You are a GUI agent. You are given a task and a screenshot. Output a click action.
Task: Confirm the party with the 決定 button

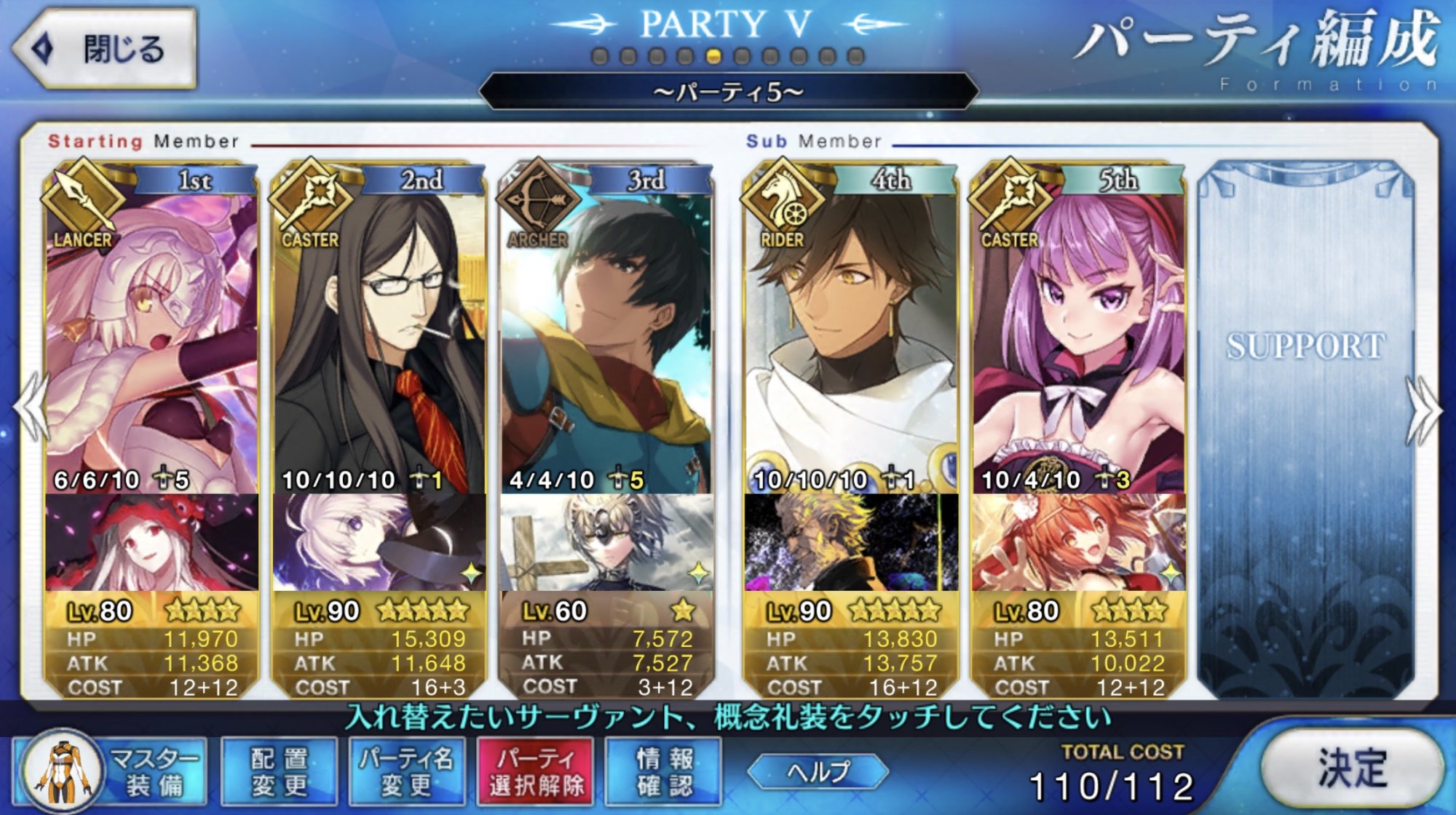click(x=1350, y=768)
